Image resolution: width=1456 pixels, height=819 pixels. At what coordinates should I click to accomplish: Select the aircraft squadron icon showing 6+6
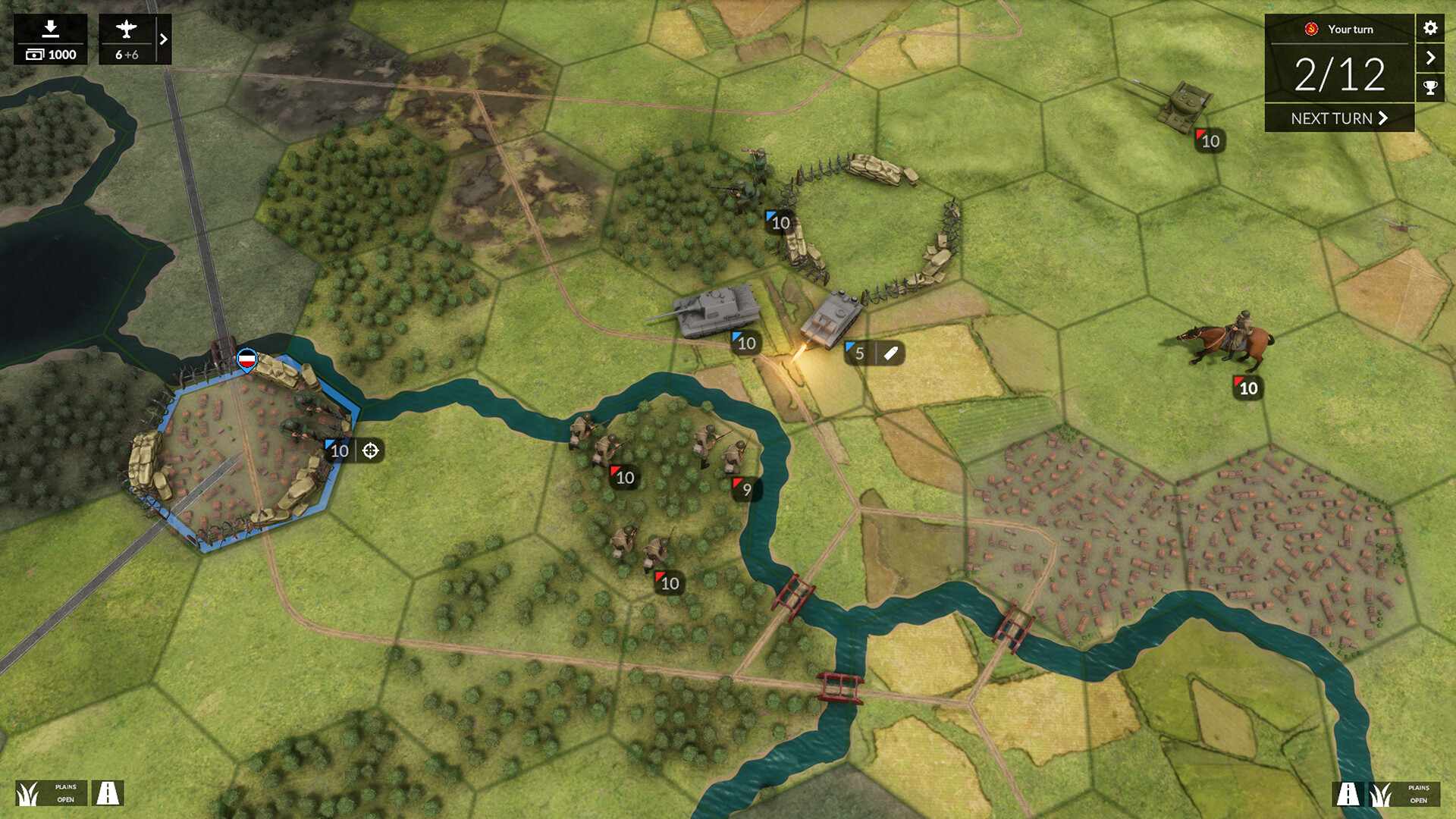(x=127, y=31)
